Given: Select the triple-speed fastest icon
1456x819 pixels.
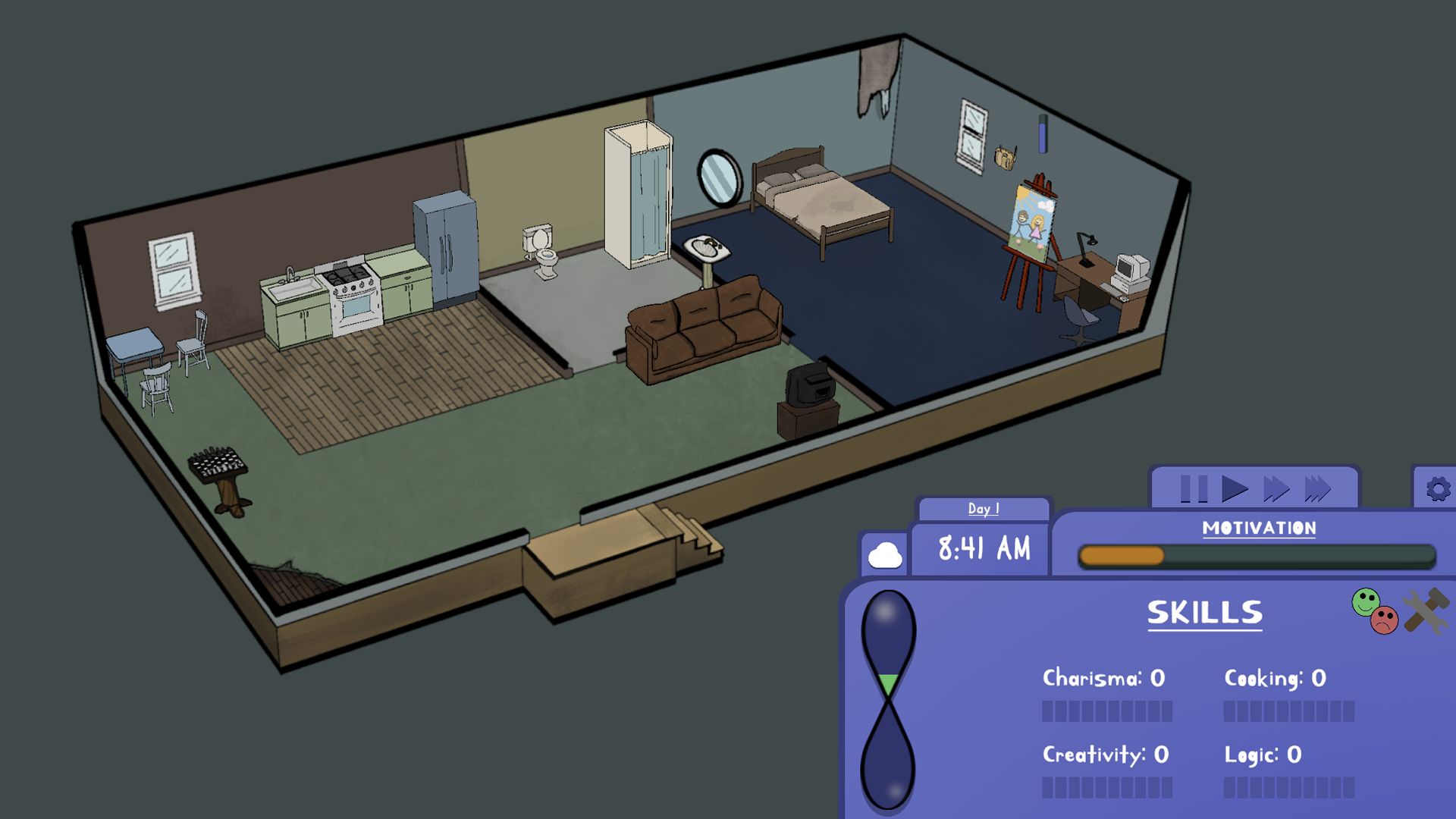Looking at the screenshot, I should pyautogui.click(x=1317, y=489).
